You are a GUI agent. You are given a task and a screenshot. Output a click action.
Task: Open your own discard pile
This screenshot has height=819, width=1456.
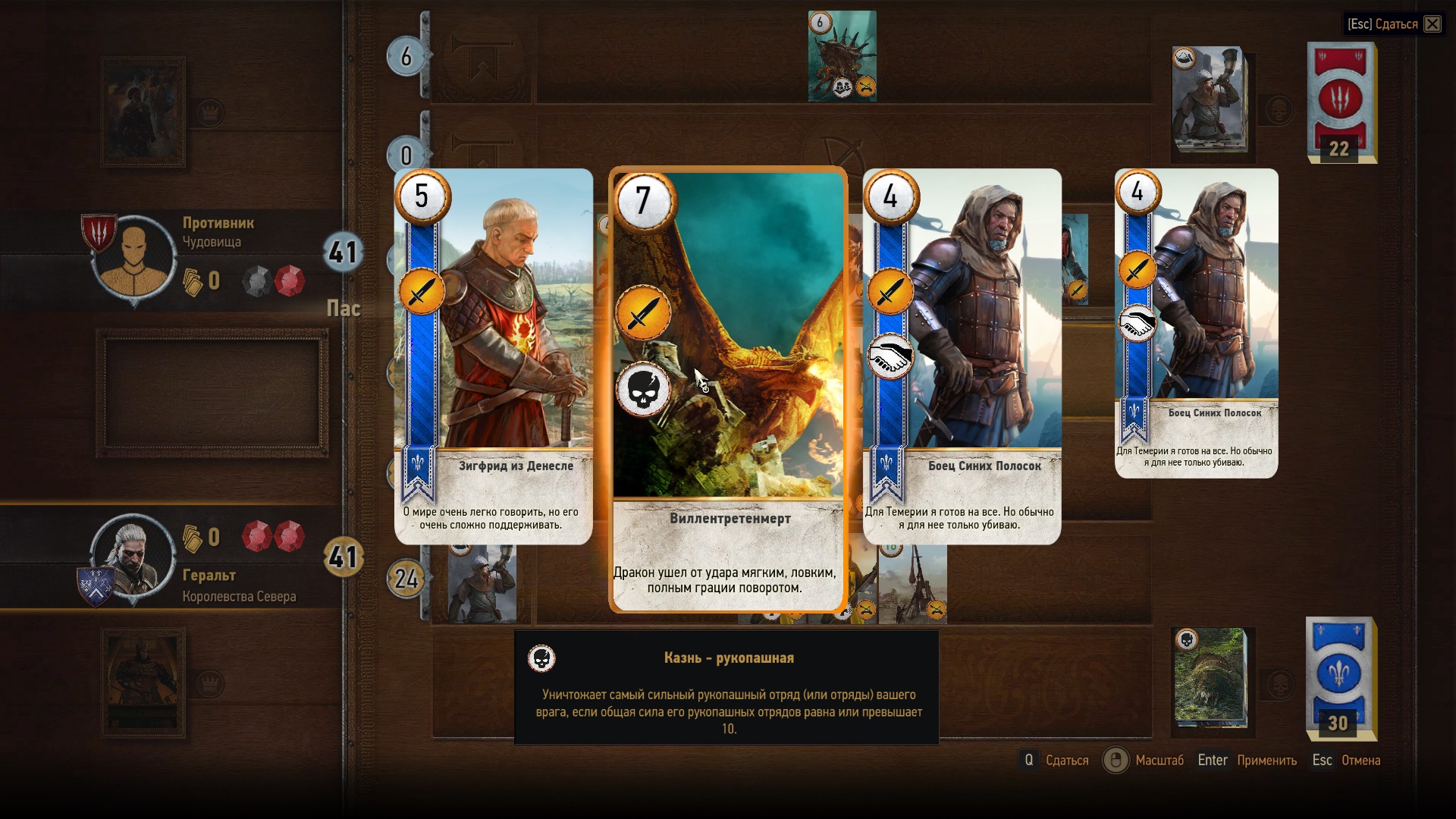[x=1210, y=677]
